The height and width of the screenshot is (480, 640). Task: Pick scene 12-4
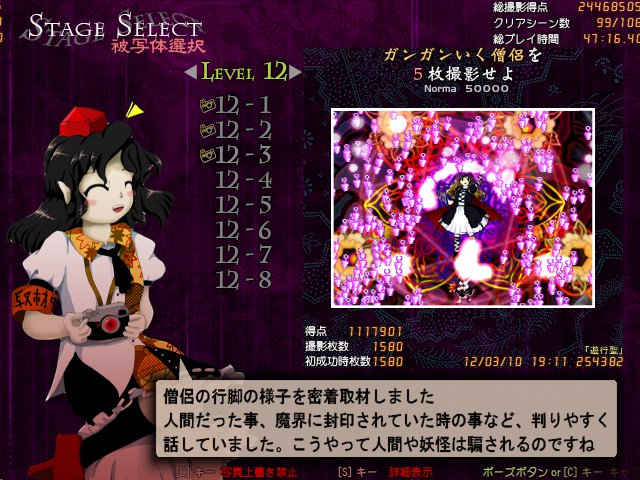pos(243,180)
